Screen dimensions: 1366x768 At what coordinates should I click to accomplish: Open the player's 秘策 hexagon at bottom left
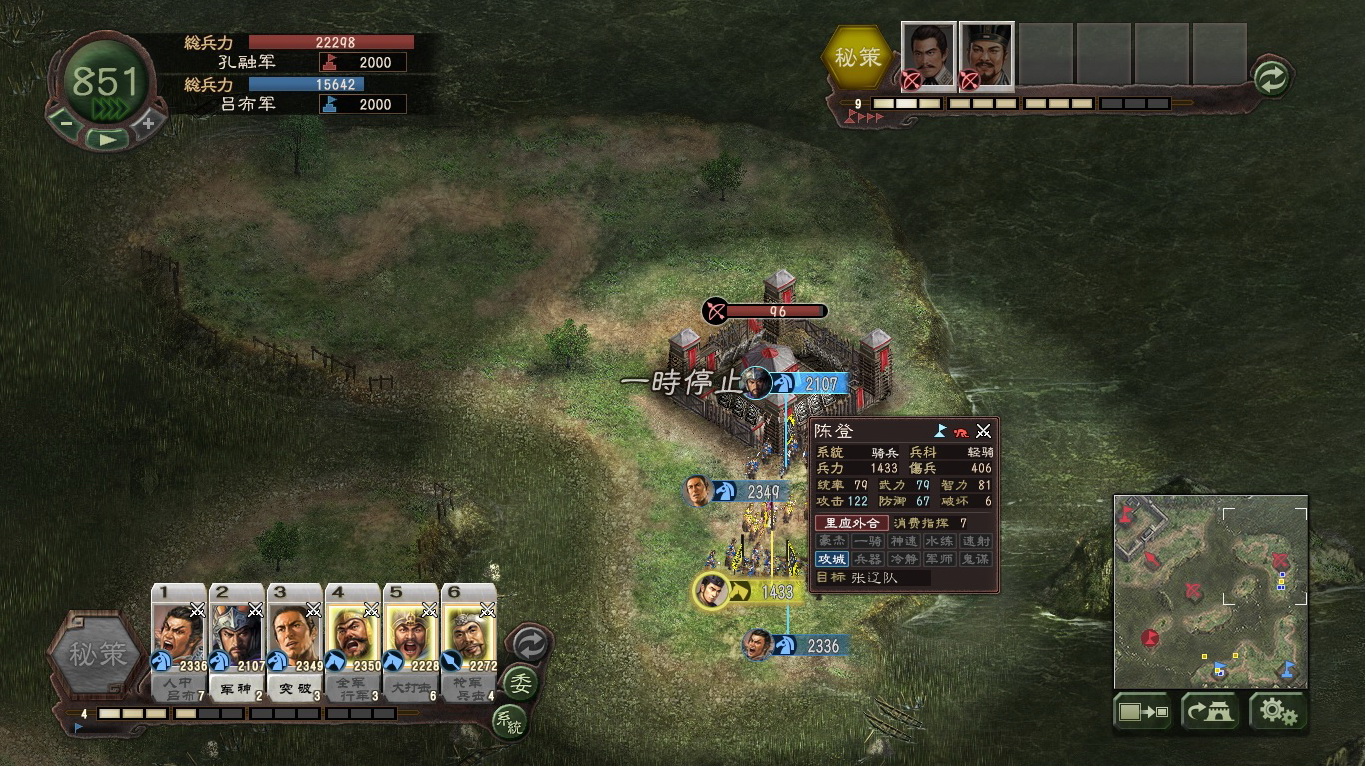(x=97, y=655)
